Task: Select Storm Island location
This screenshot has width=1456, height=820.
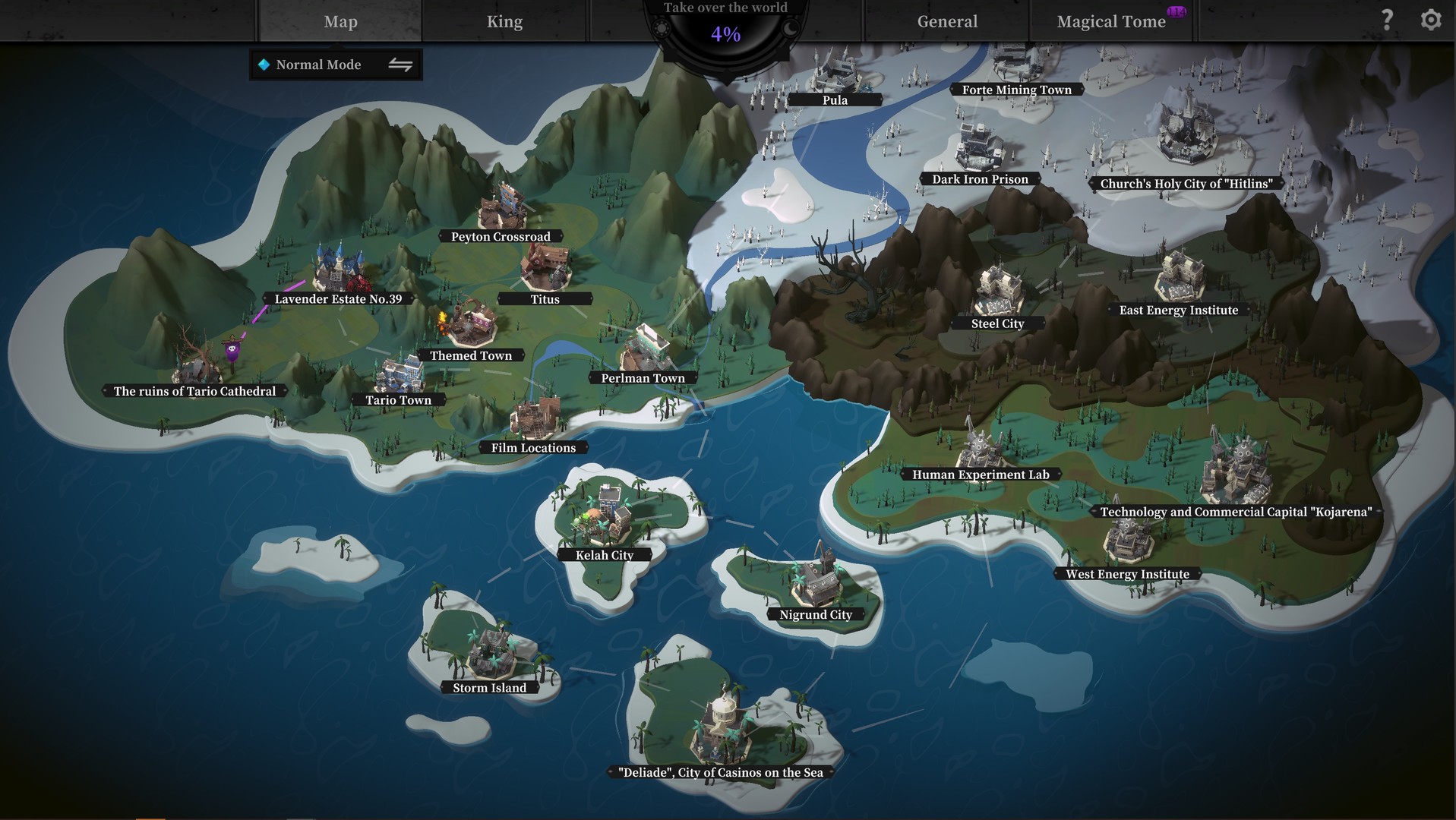Action: click(489, 687)
